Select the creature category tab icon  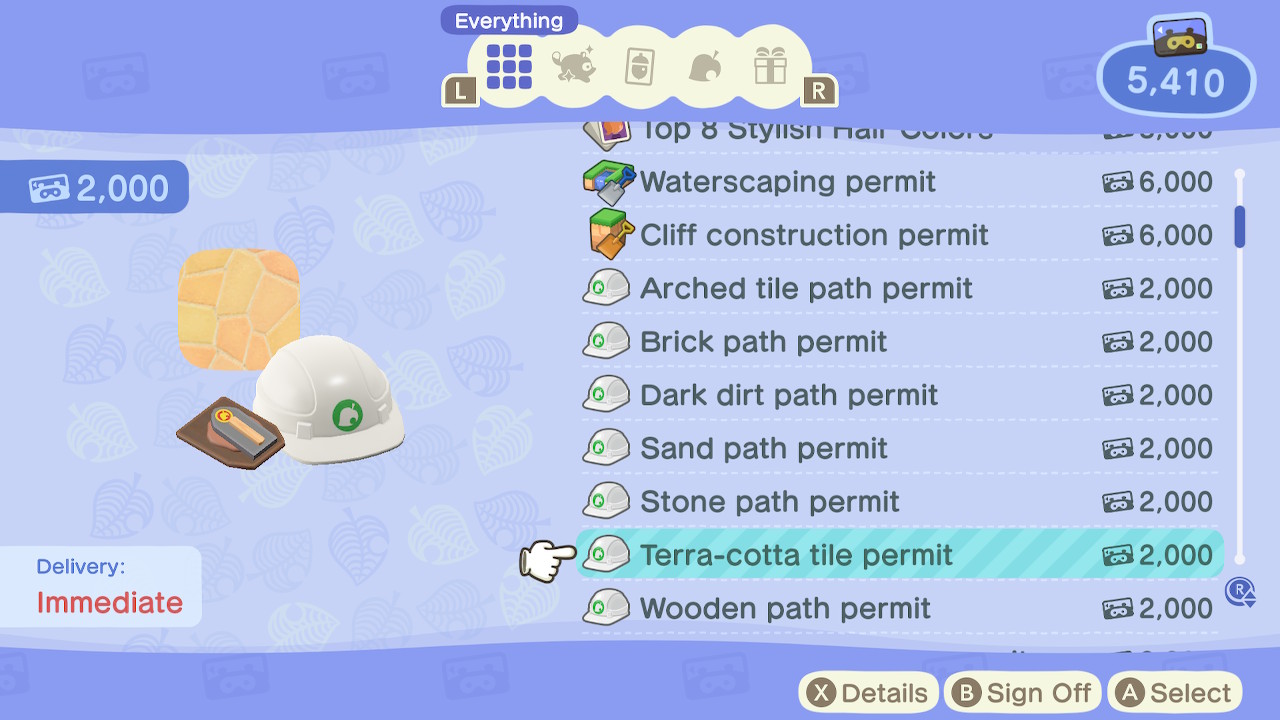tap(572, 67)
